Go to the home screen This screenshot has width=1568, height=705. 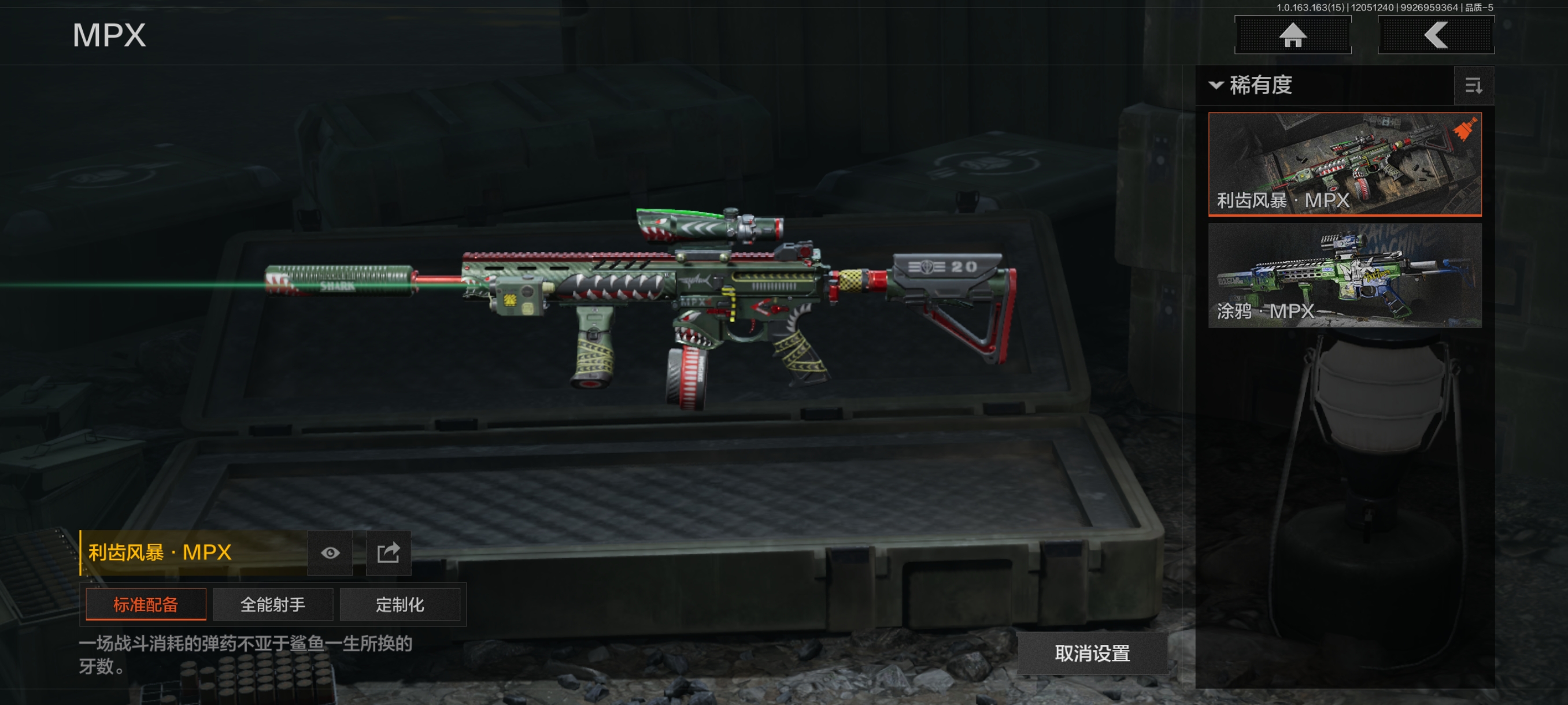pyautogui.click(x=1292, y=35)
